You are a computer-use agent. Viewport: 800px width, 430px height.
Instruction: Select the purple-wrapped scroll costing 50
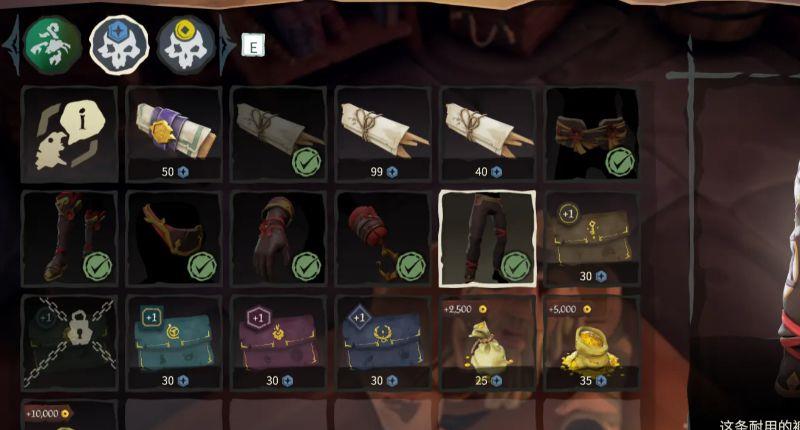point(174,133)
